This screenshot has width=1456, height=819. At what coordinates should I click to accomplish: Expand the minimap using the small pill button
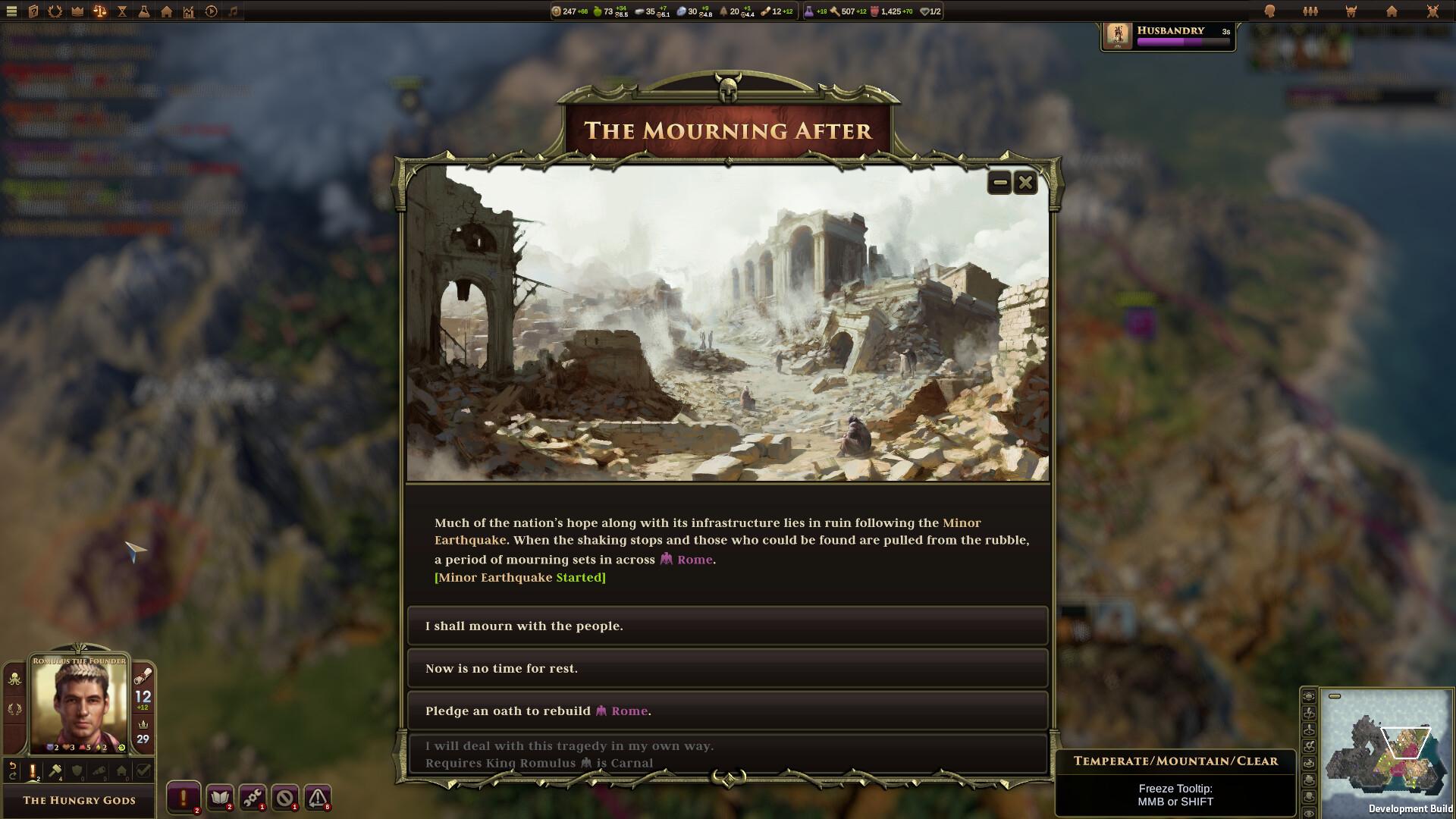pos(1334,696)
